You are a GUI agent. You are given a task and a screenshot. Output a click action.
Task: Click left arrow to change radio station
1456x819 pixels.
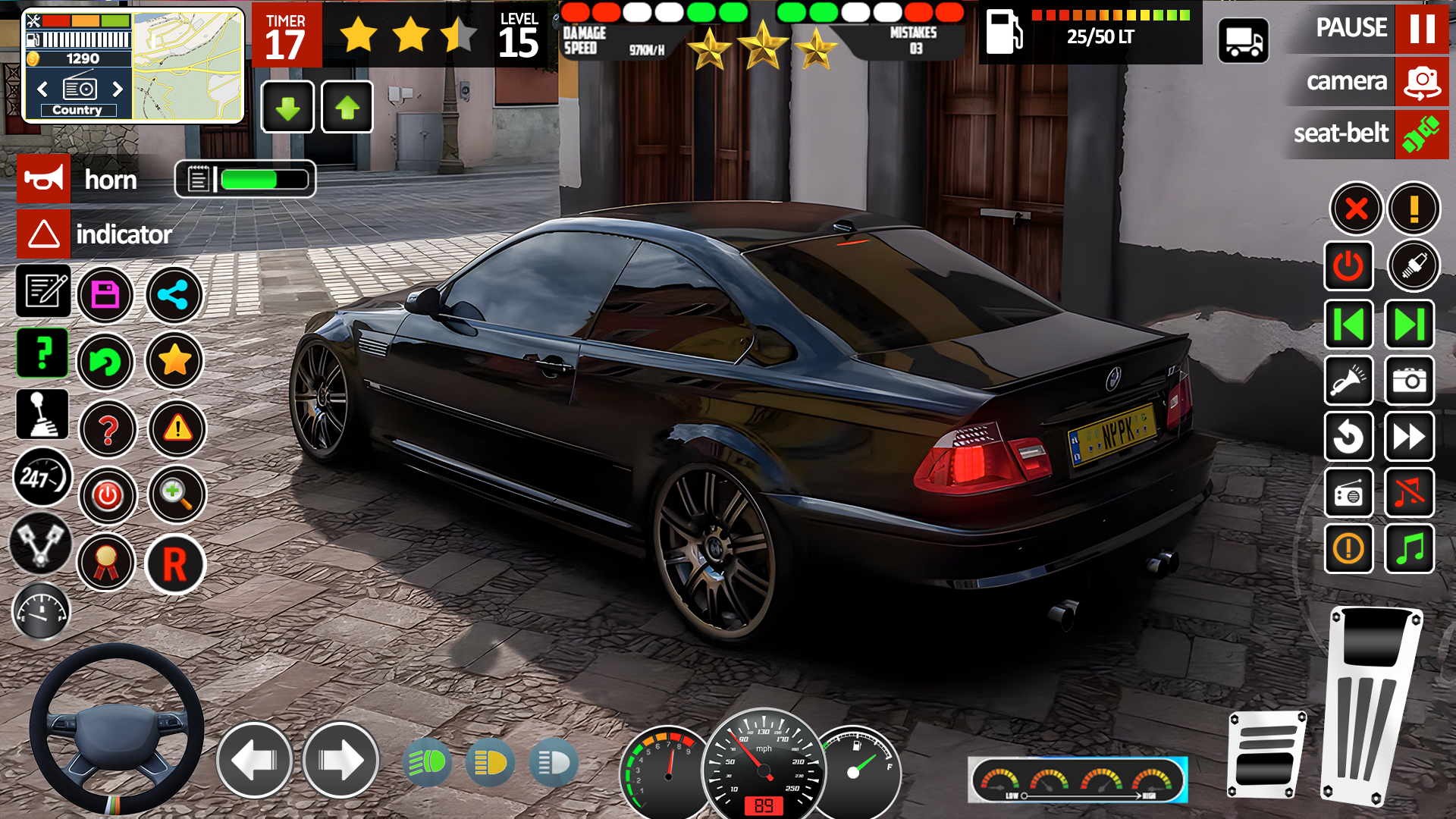pyautogui.click(x=42, y=89)
